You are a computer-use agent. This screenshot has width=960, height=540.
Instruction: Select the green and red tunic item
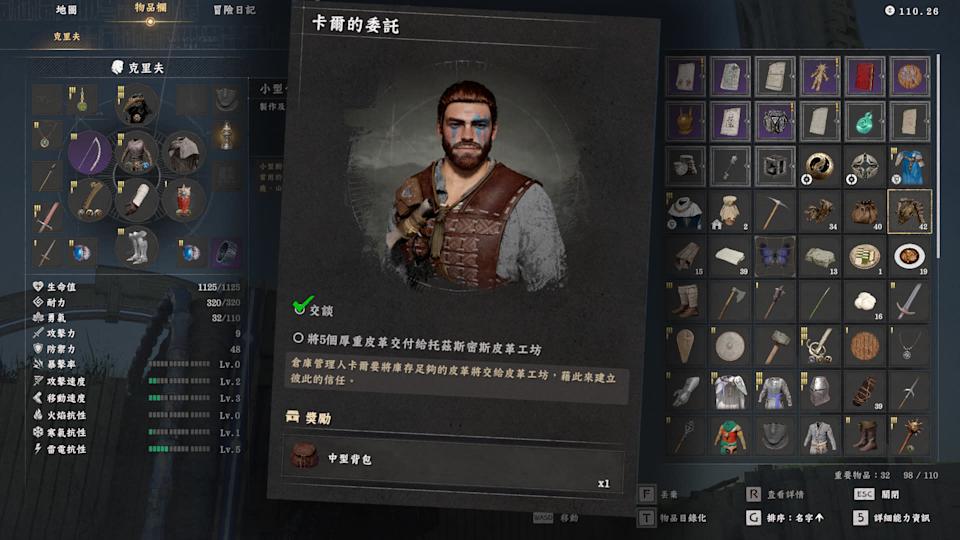pyautogui.click(x=729, y=436)
